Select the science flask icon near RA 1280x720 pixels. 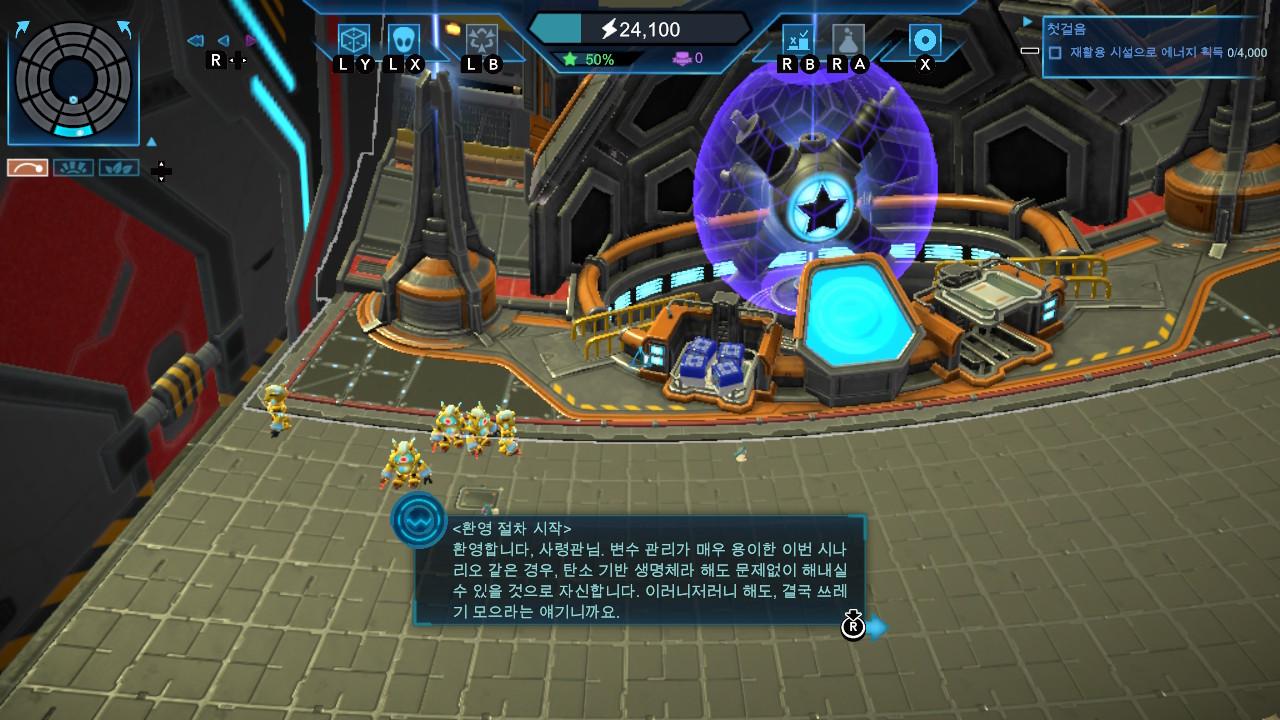(850, 38)
